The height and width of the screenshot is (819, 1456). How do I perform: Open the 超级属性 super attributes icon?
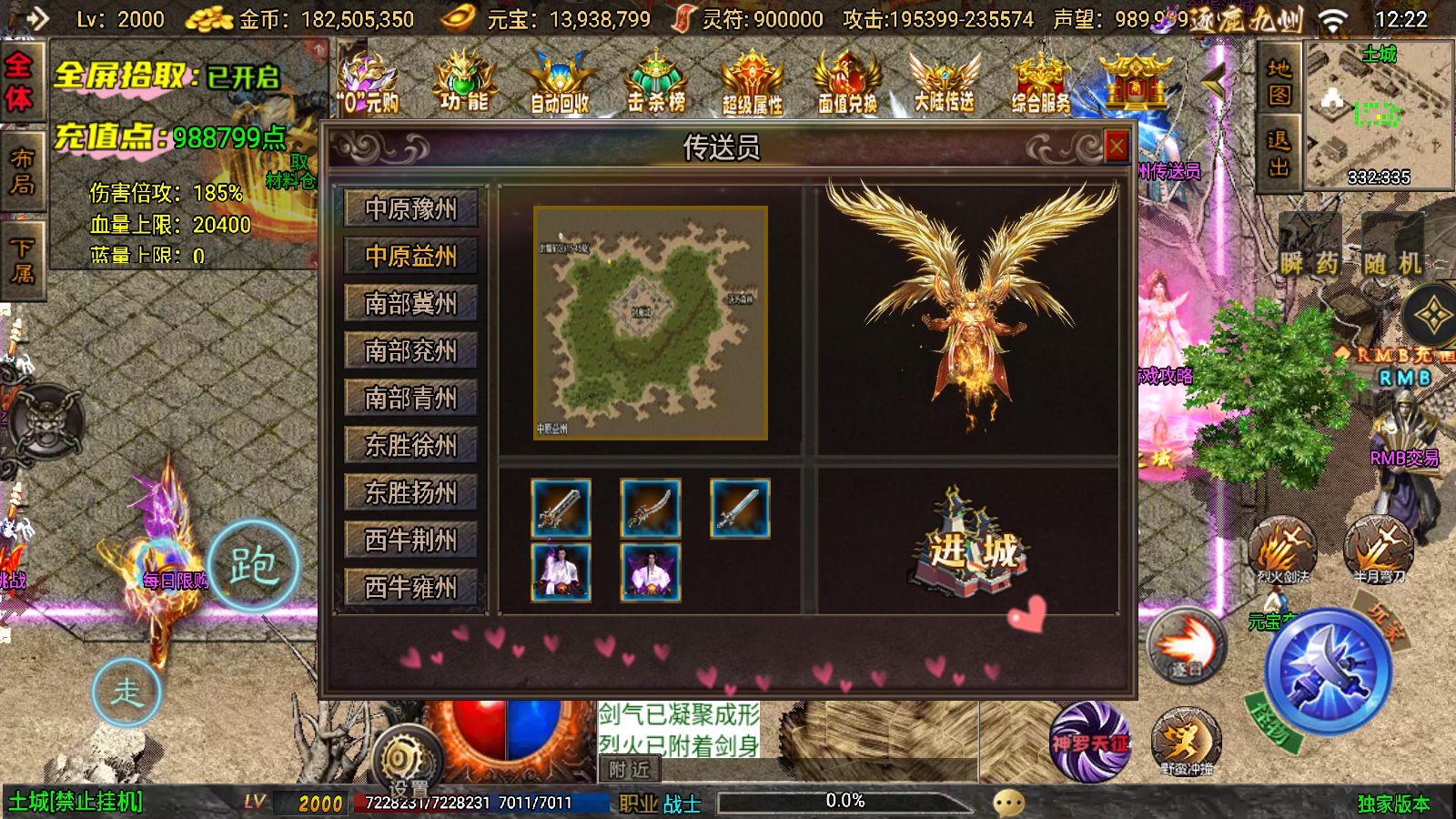tap(751, 82)
